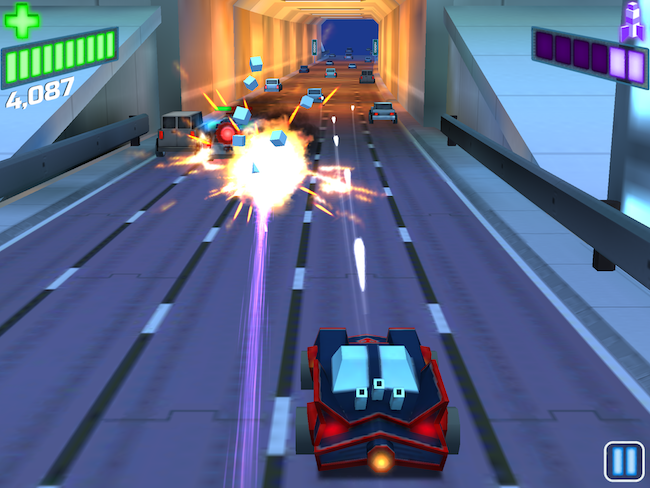Pause the game with the pause button
Viewport: 650px width, 488px height.
(x=623, y=461)
